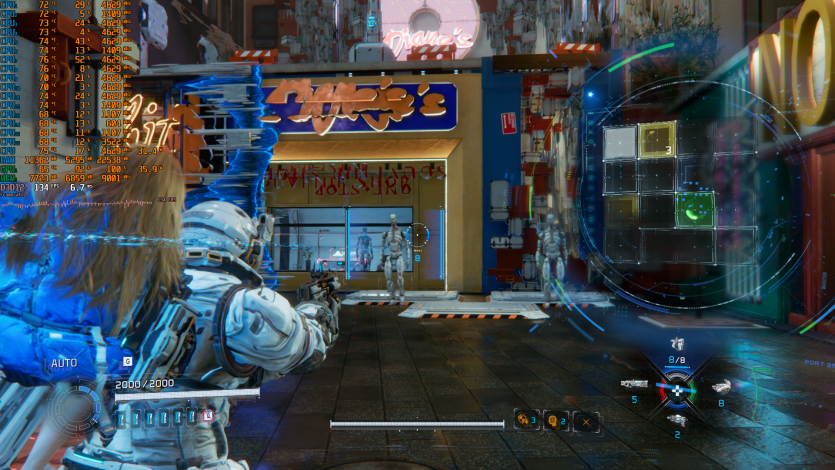
Task: Select the rifle in the weapon wheel
Action: [634, 384]
